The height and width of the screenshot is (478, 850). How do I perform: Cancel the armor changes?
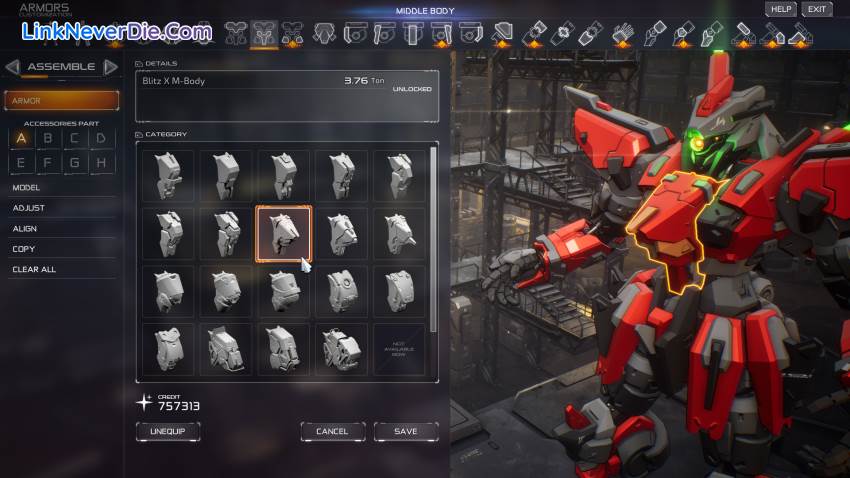pos(332,431)
